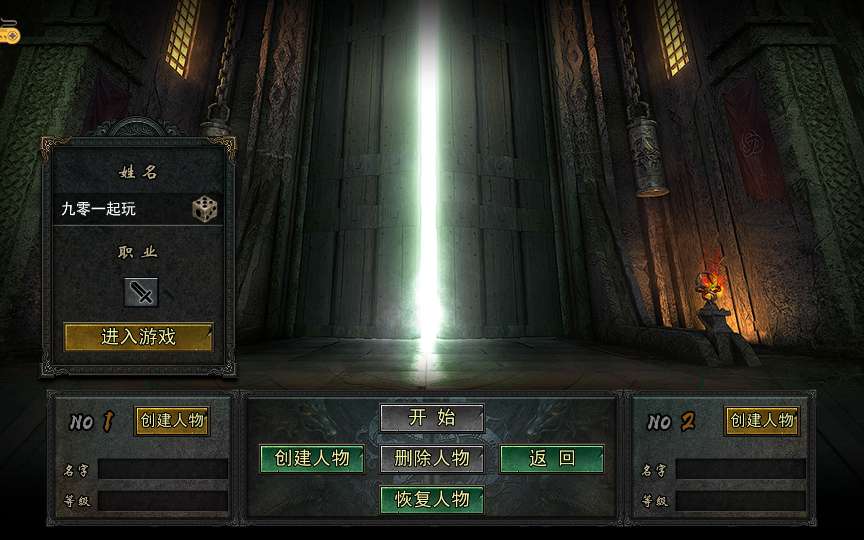The height and width of the screenshot is (540, 864).
Task: Roll the dice for a random name
Action: pyautogui.click(x=204, y=209)
